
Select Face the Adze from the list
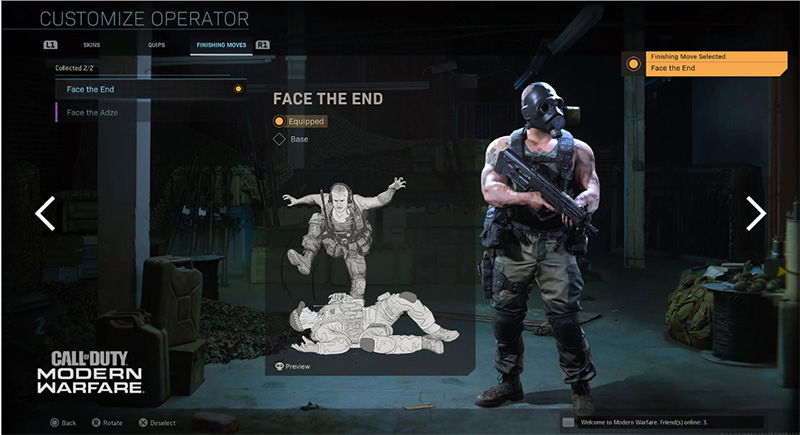[150, 112]
